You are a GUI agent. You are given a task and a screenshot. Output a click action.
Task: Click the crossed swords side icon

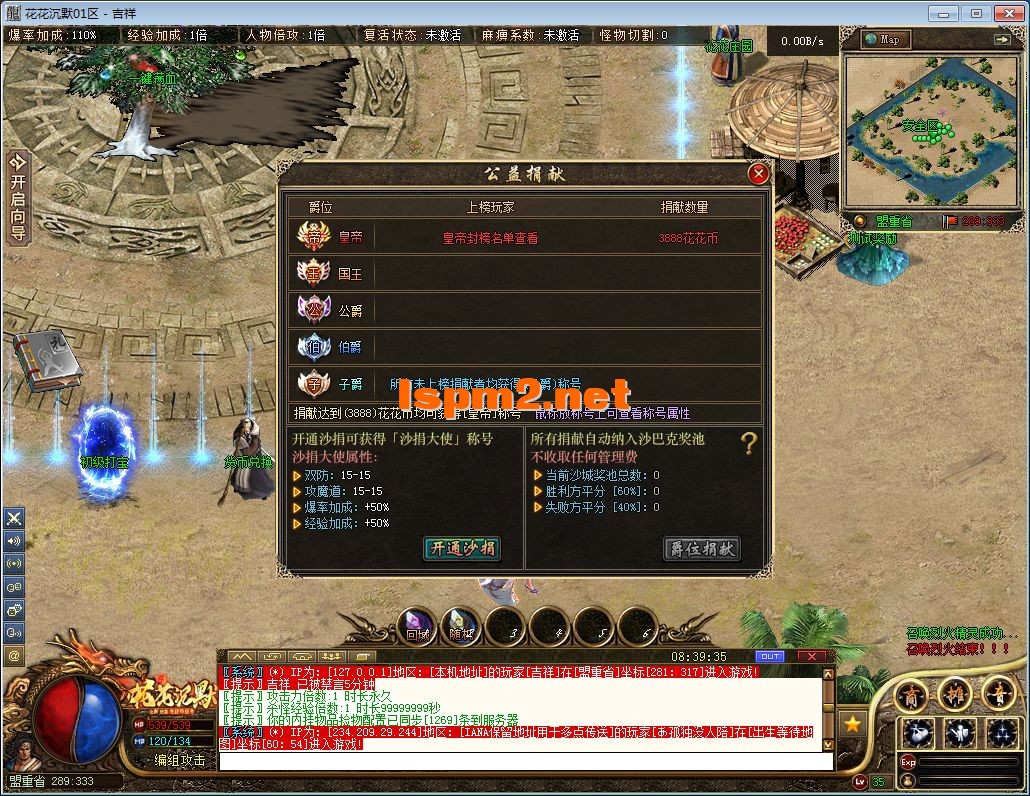click(14, 518)
